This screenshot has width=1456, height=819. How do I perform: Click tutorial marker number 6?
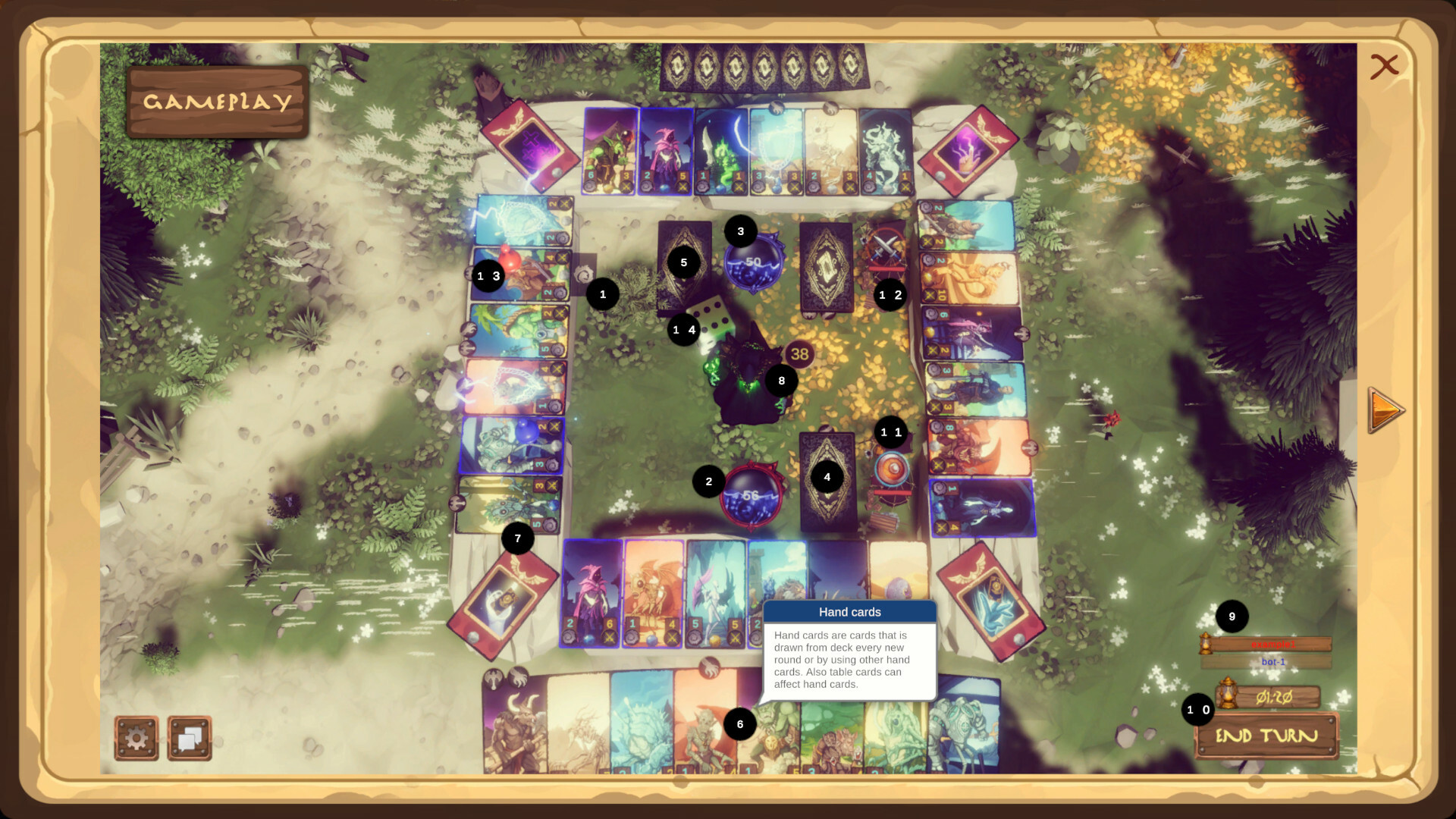(x=739, y=723)
